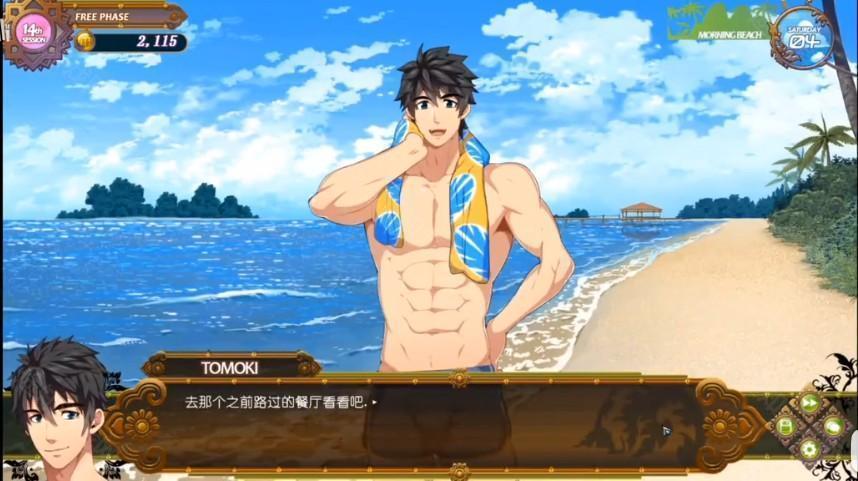
Task: Open the dialogue log speech-bubble icon
Action: pyautogui.click(x=832, y=426)
